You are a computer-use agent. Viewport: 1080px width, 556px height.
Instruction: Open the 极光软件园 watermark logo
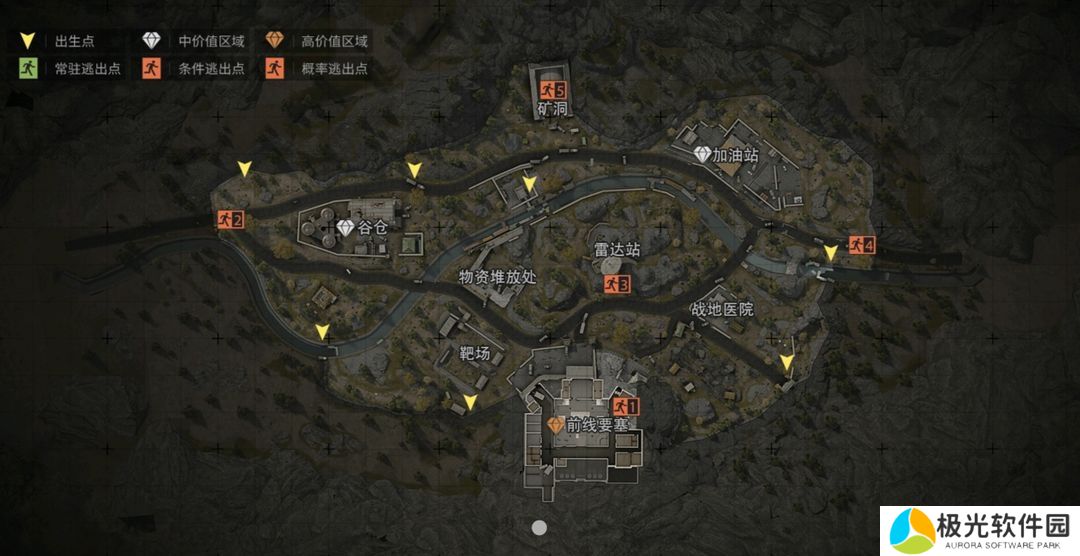tap(976, 530)
